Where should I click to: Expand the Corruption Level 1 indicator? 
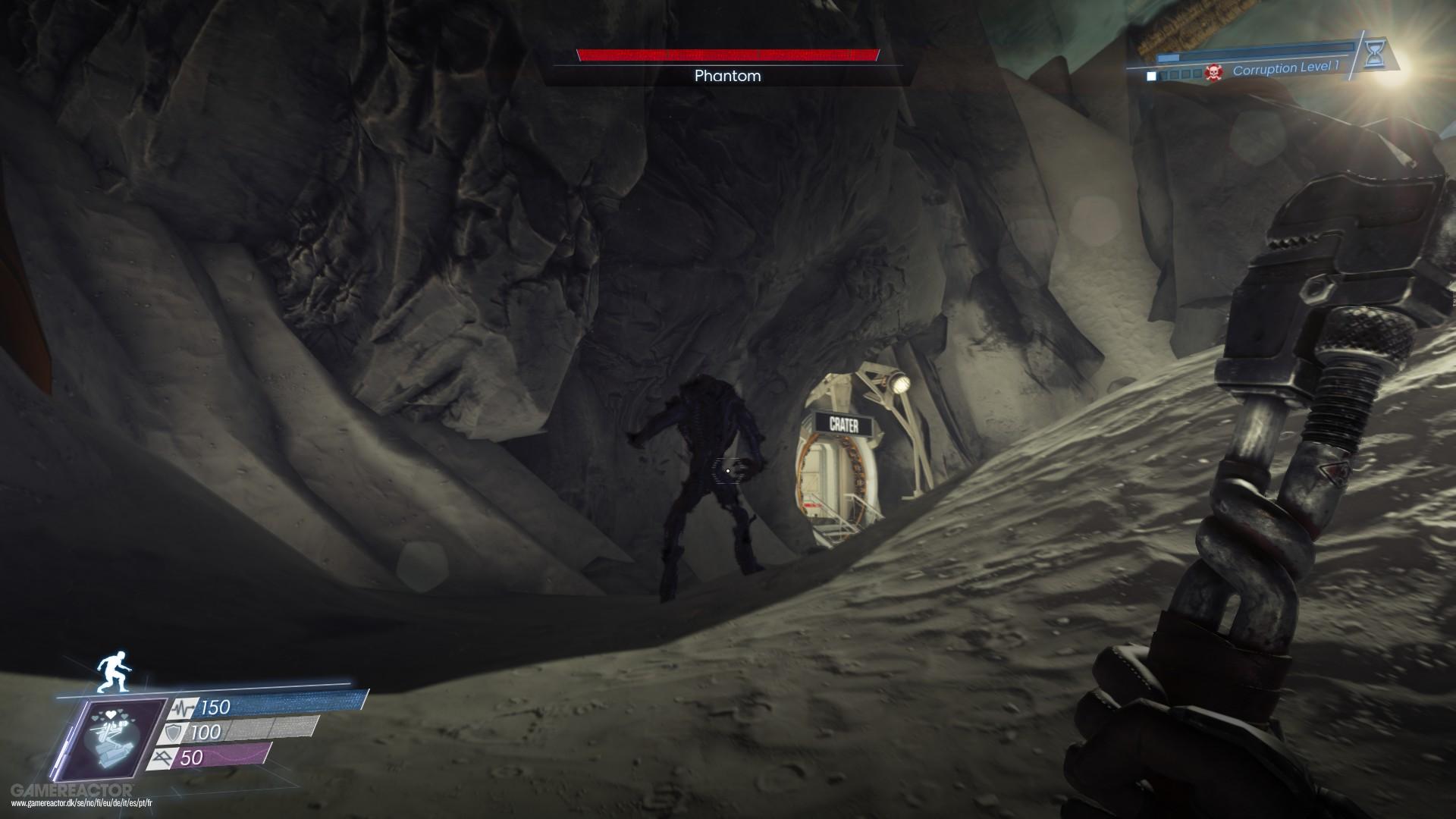click(1287, 68)
